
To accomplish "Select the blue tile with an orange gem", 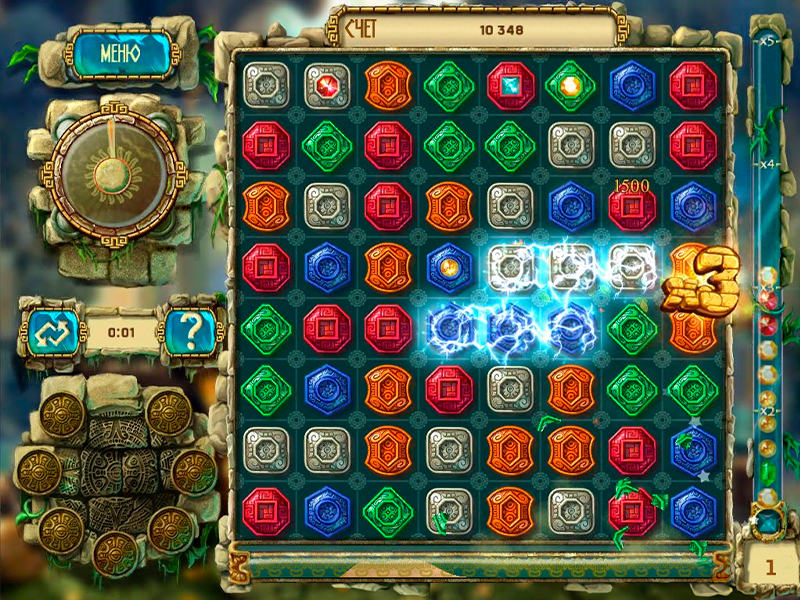I will click(449, 267).
